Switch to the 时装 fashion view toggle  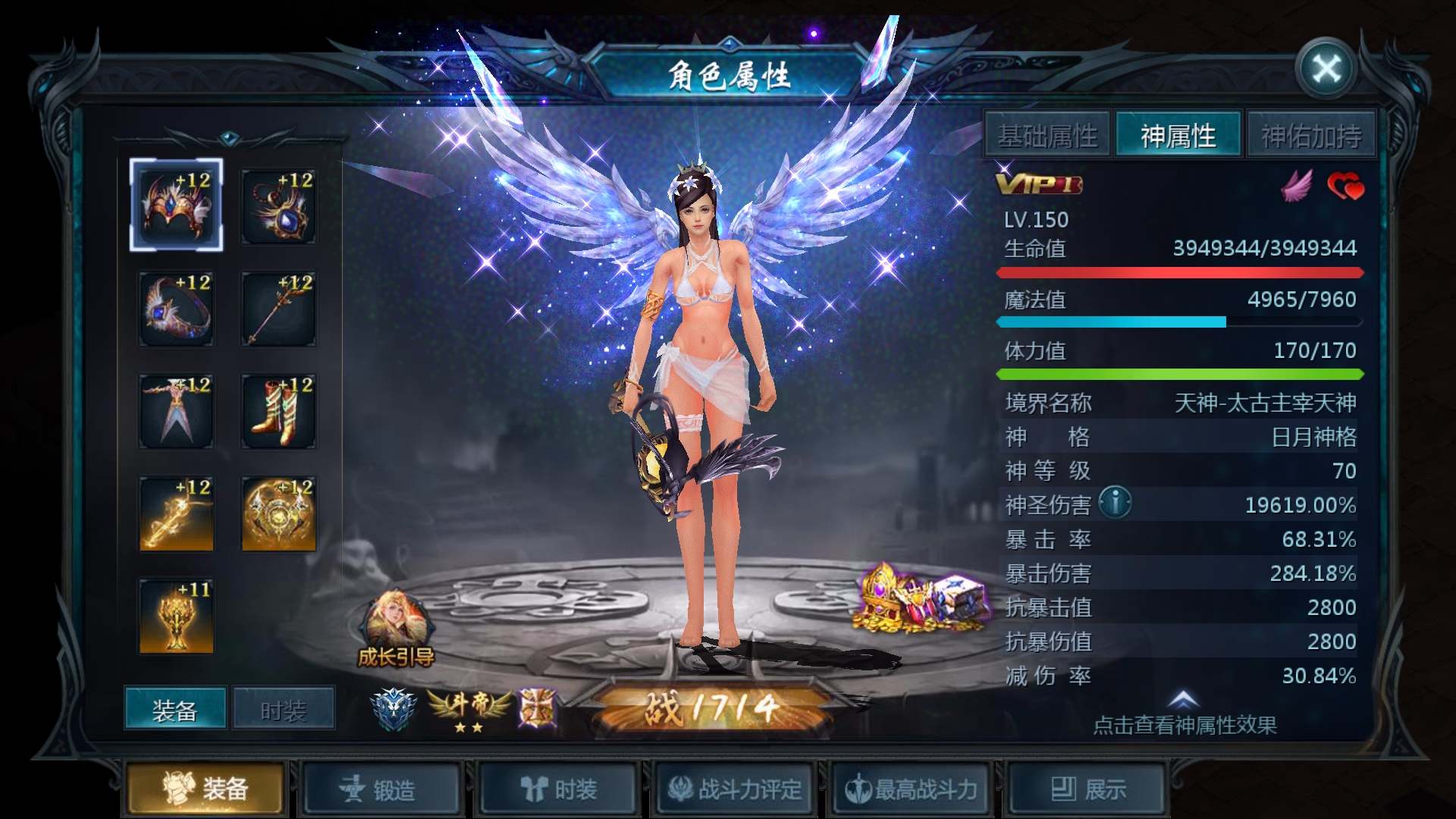pos(283,707)
